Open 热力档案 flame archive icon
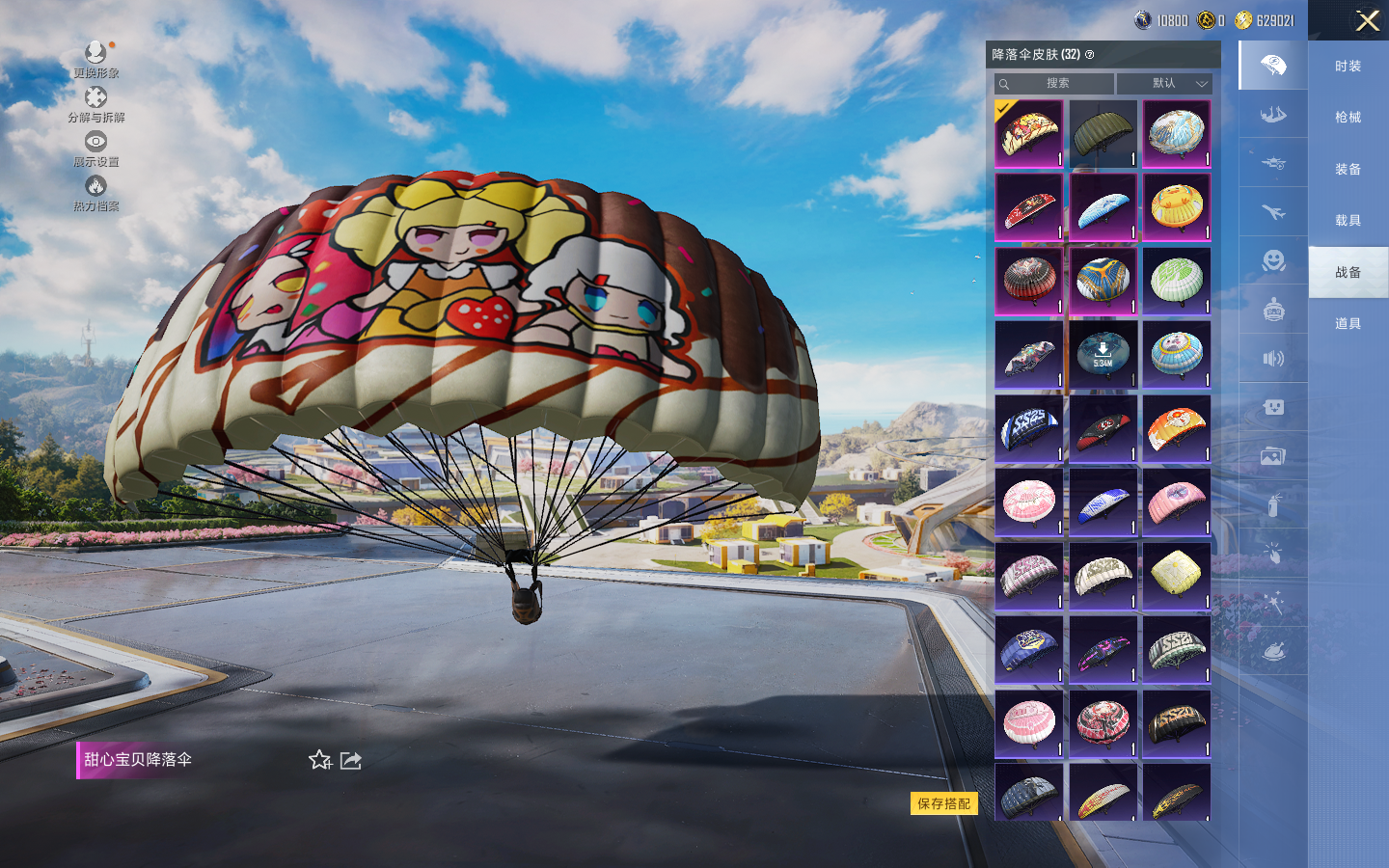This screenshot has width=1389, height=868. (95, 192)
